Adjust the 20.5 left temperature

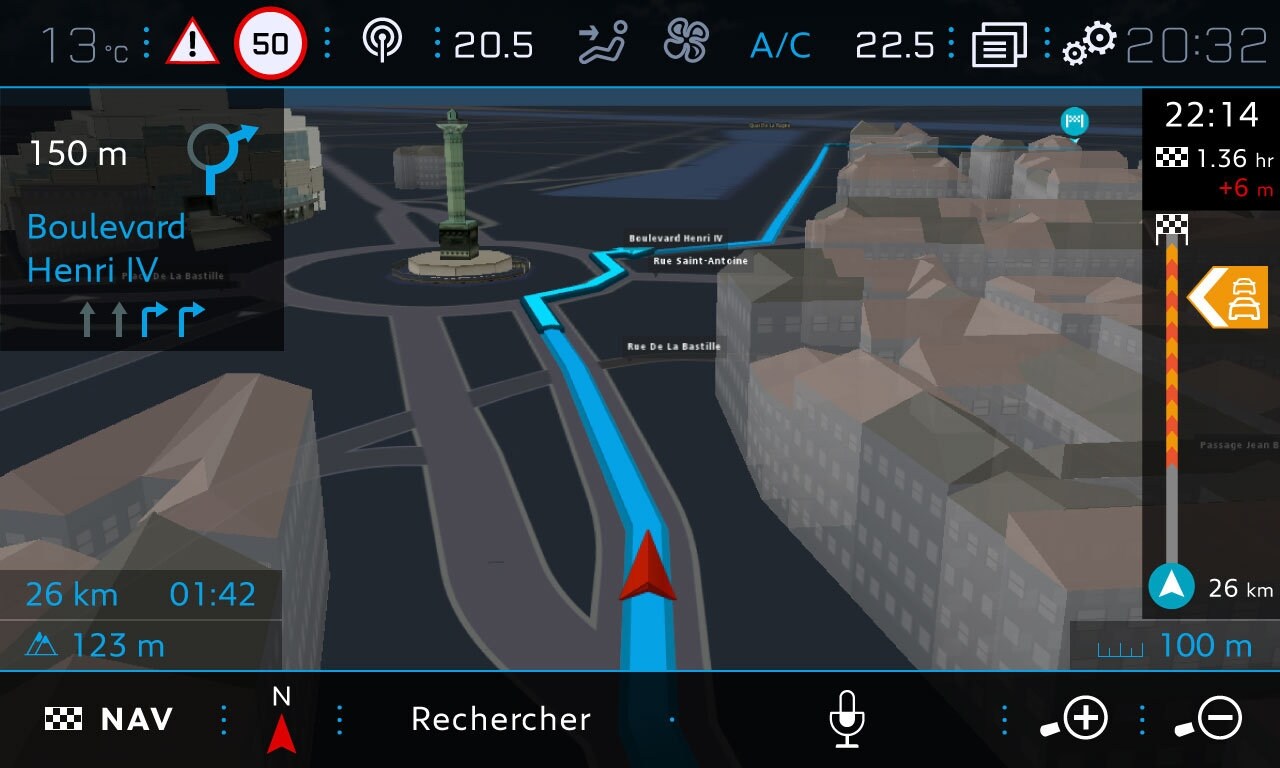[493, 45]
